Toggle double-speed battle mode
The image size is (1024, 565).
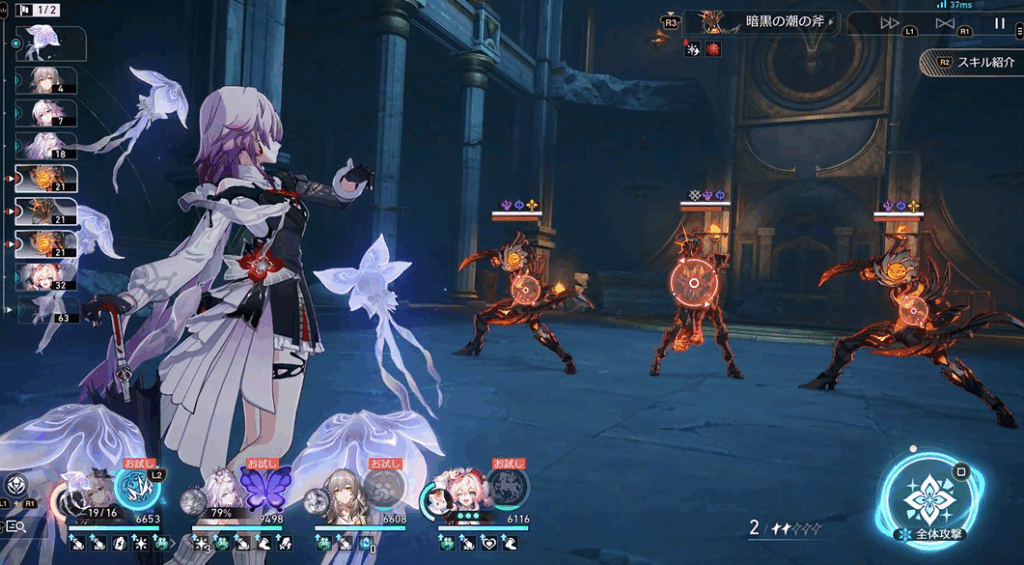[x=889, y=23]
